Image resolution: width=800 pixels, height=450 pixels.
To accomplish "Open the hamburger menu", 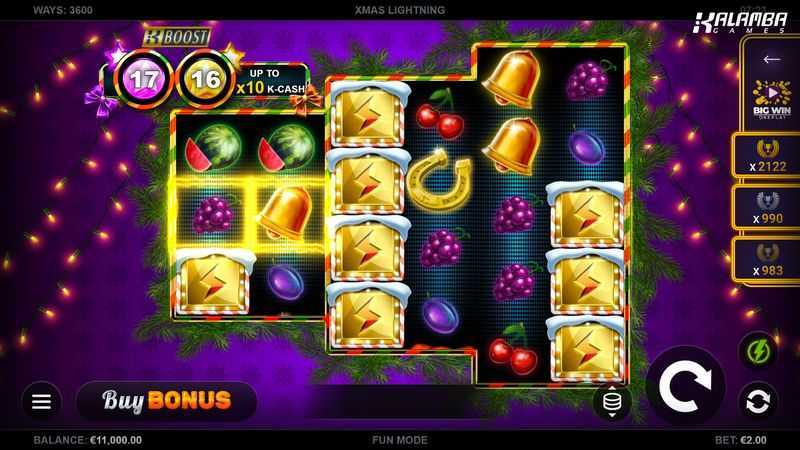I will [41, 401].
